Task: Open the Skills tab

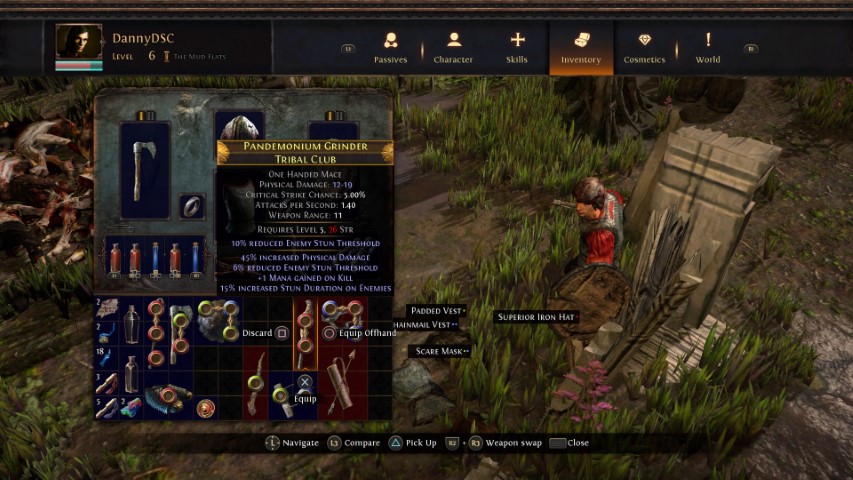Action: click(517, 47)
